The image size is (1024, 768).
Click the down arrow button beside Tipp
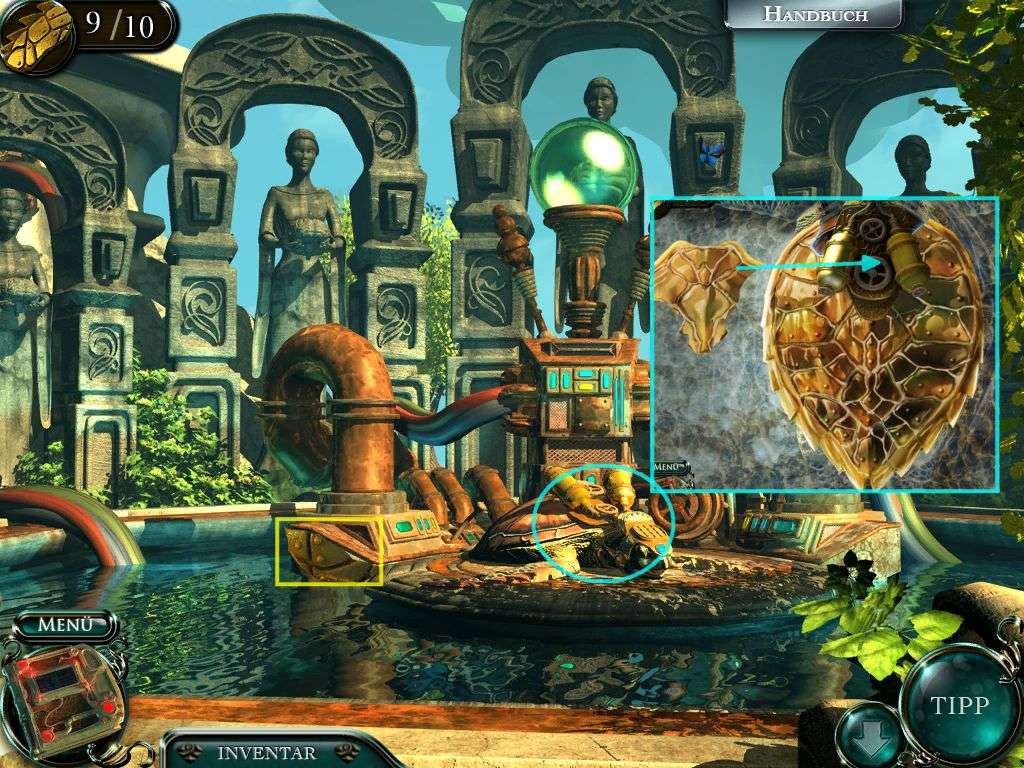tap(867, 737)
